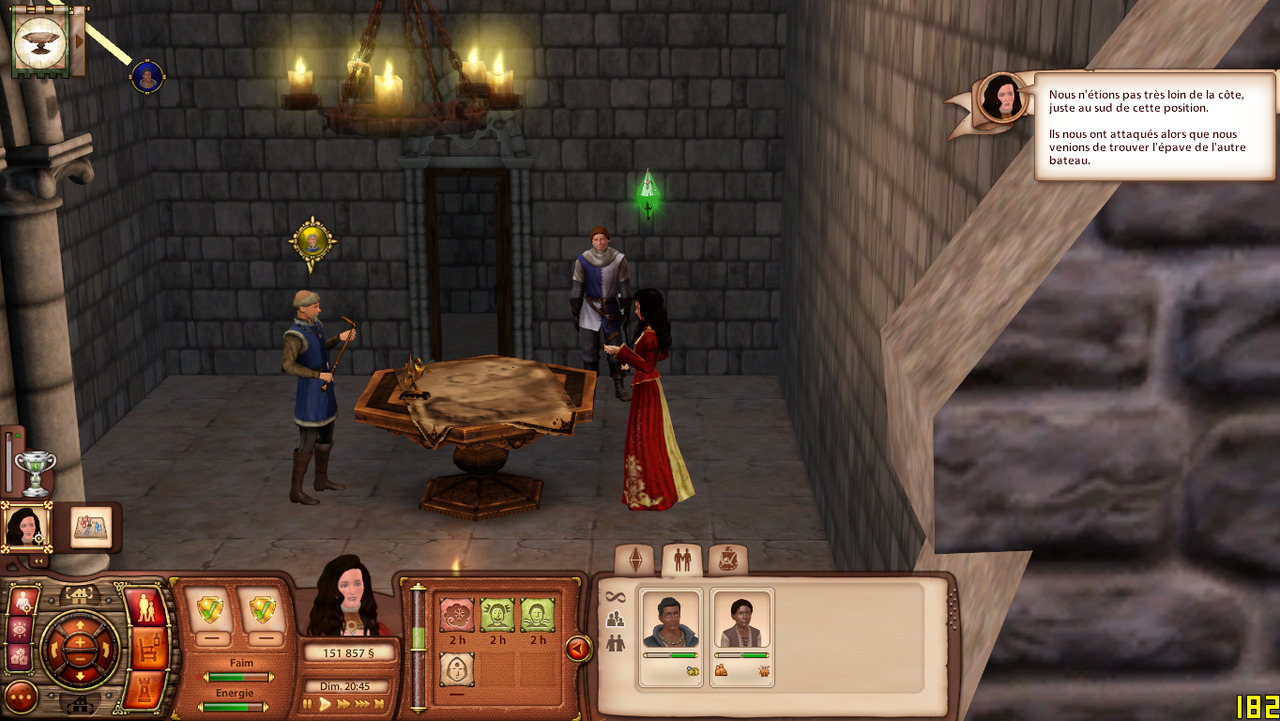The image size is (1280, 721).
Task: Select the pink flower buff icon
Action: pyautogui.click(x=457, y=615)
